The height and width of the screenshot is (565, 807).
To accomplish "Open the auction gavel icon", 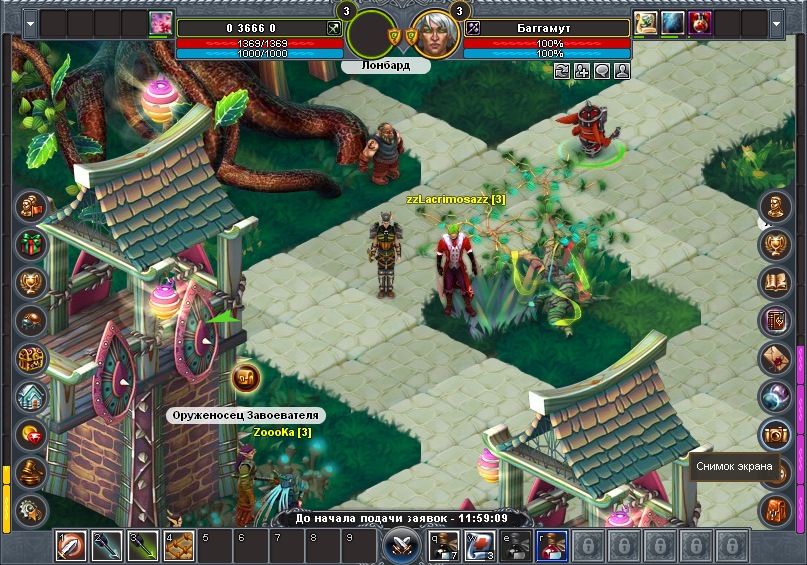I will click(31, 471).
